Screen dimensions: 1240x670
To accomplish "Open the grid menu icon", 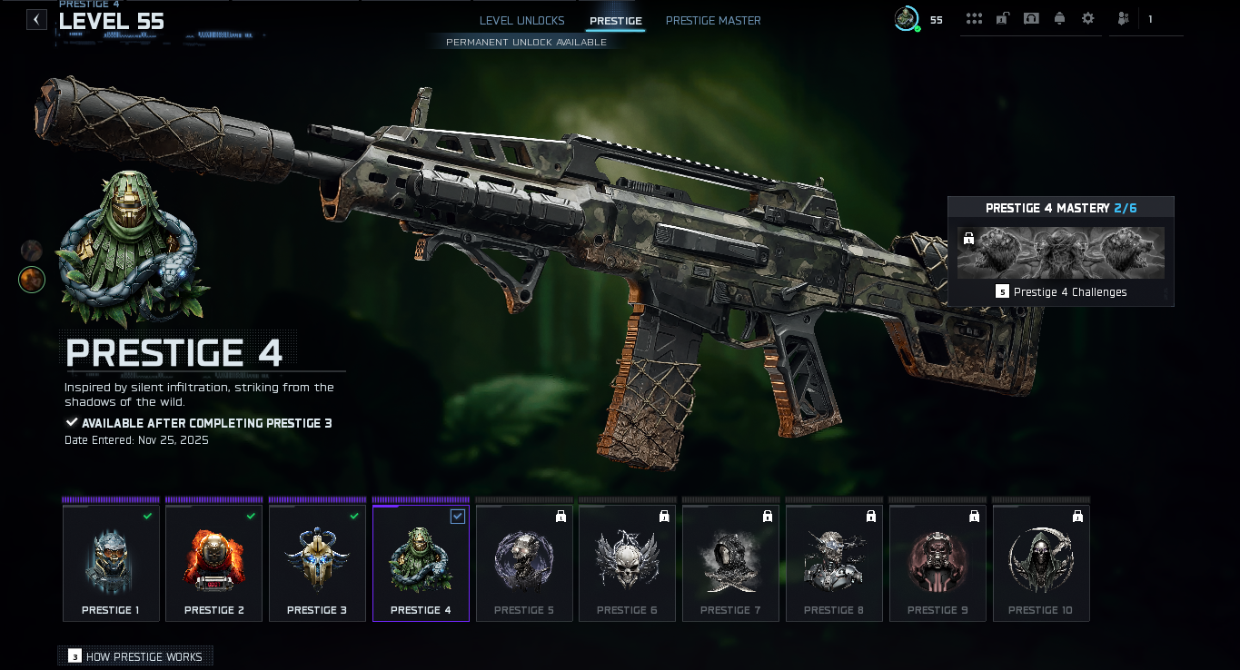I will tap(974, 19).
